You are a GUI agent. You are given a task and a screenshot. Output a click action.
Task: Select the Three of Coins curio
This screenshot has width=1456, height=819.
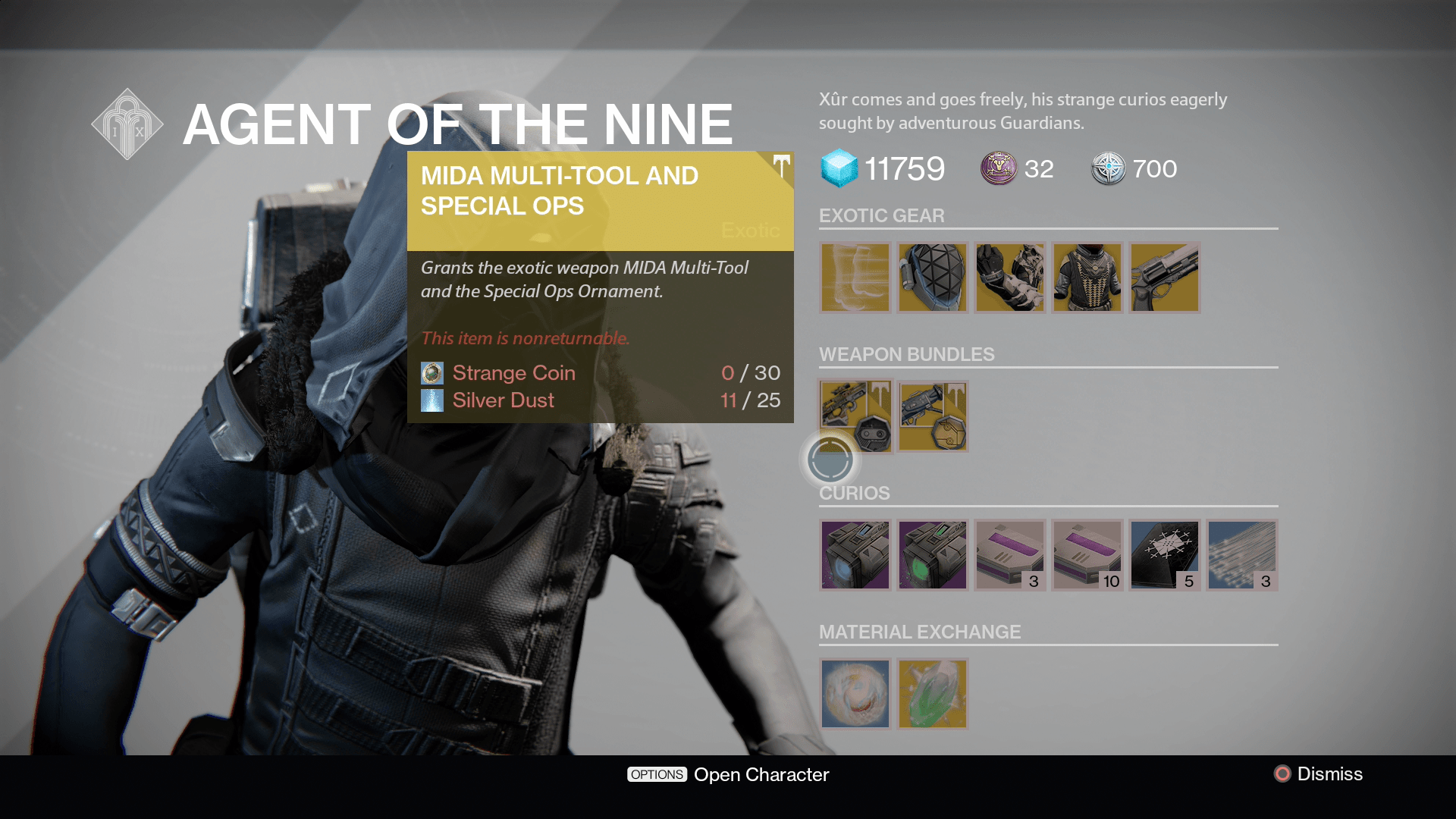pos(1164,554)
